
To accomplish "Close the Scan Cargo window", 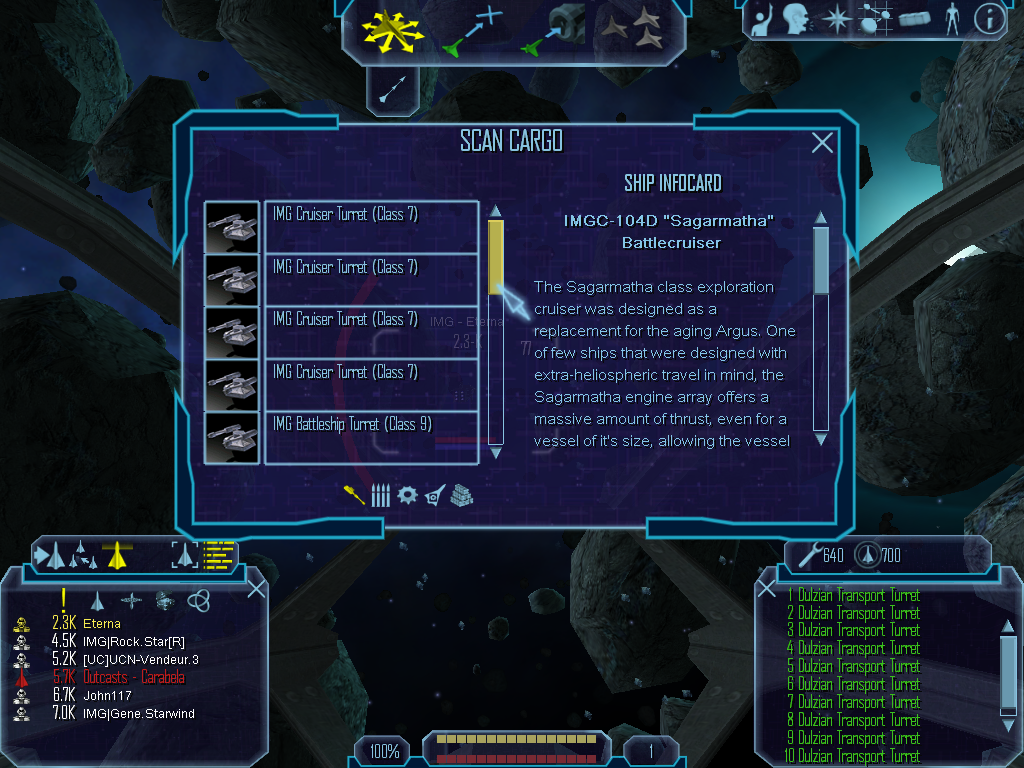I will pyautogui.click(x=822, y=143).
